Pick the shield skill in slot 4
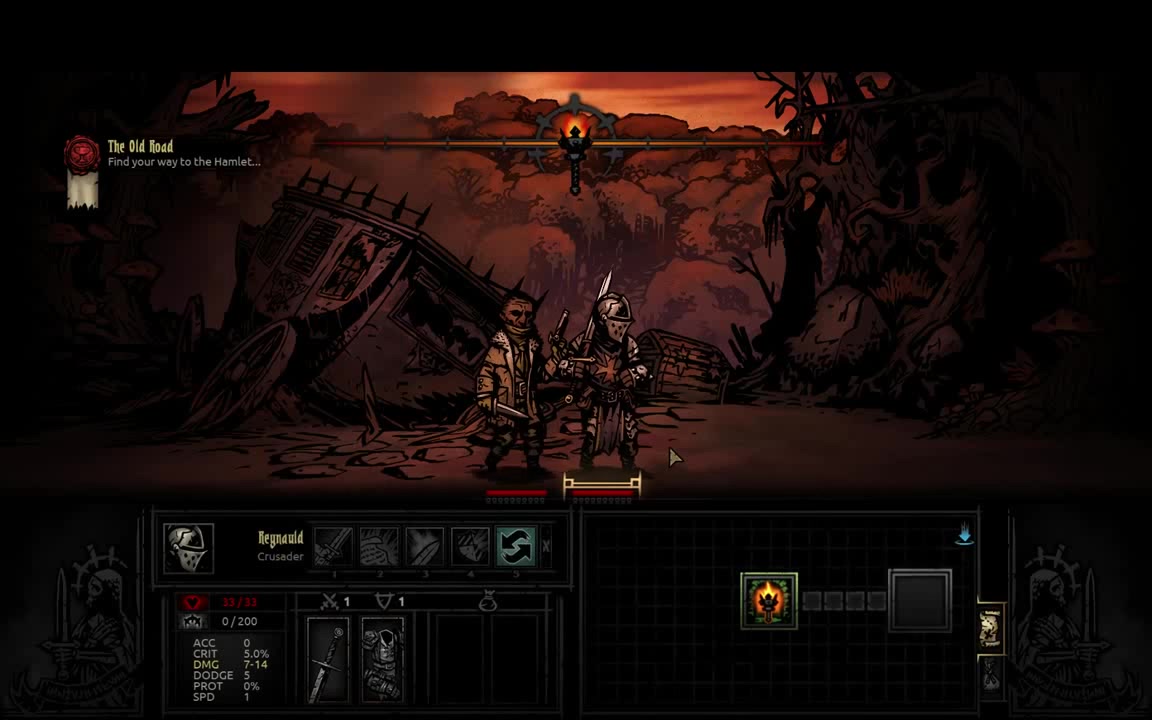Screen dimensions: 1152x720 (470, 547)
